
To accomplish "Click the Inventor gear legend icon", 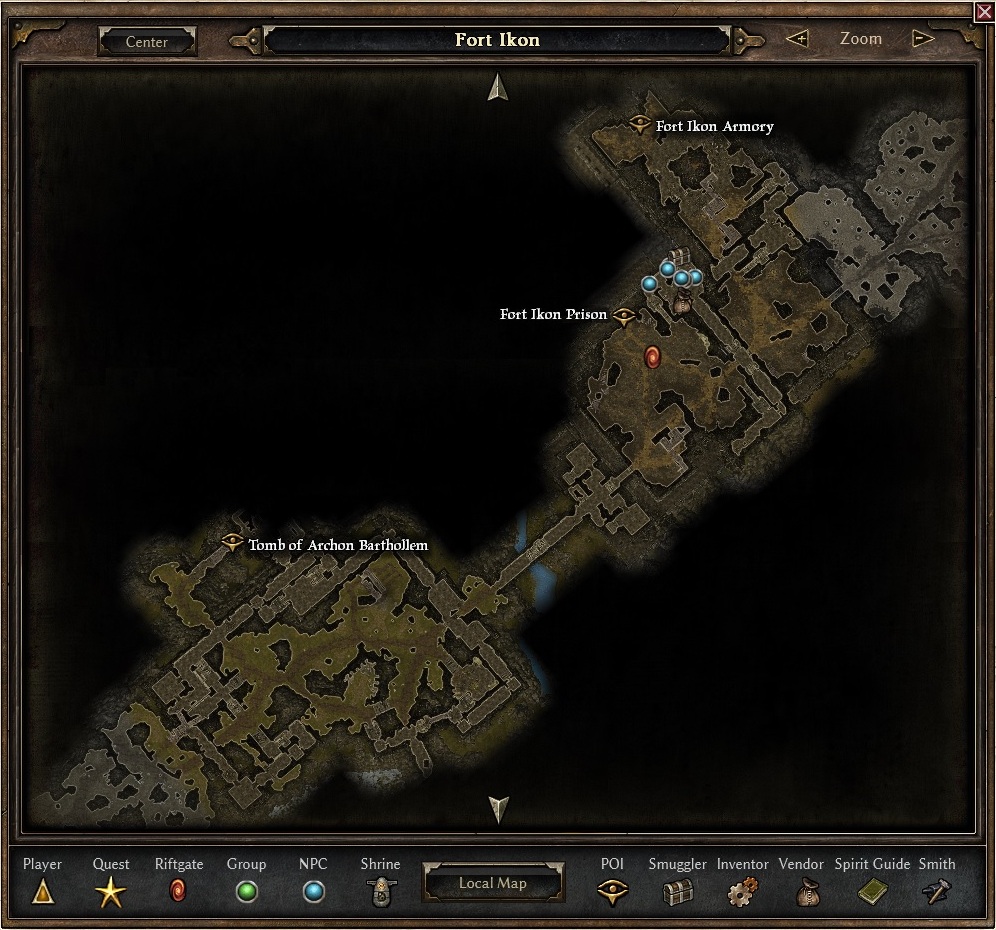I will (743, 890).
